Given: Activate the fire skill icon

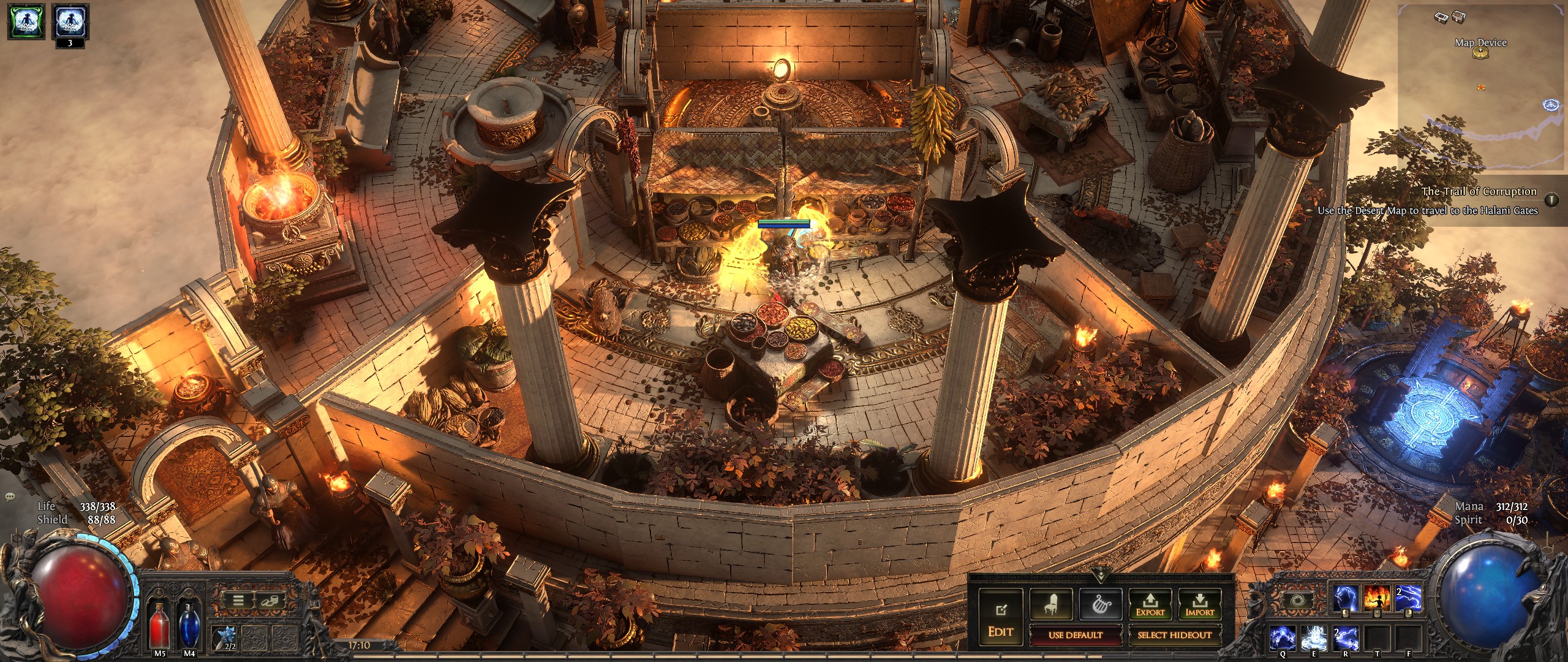Looking at the screenshot, I should [x=1378, y=598].
